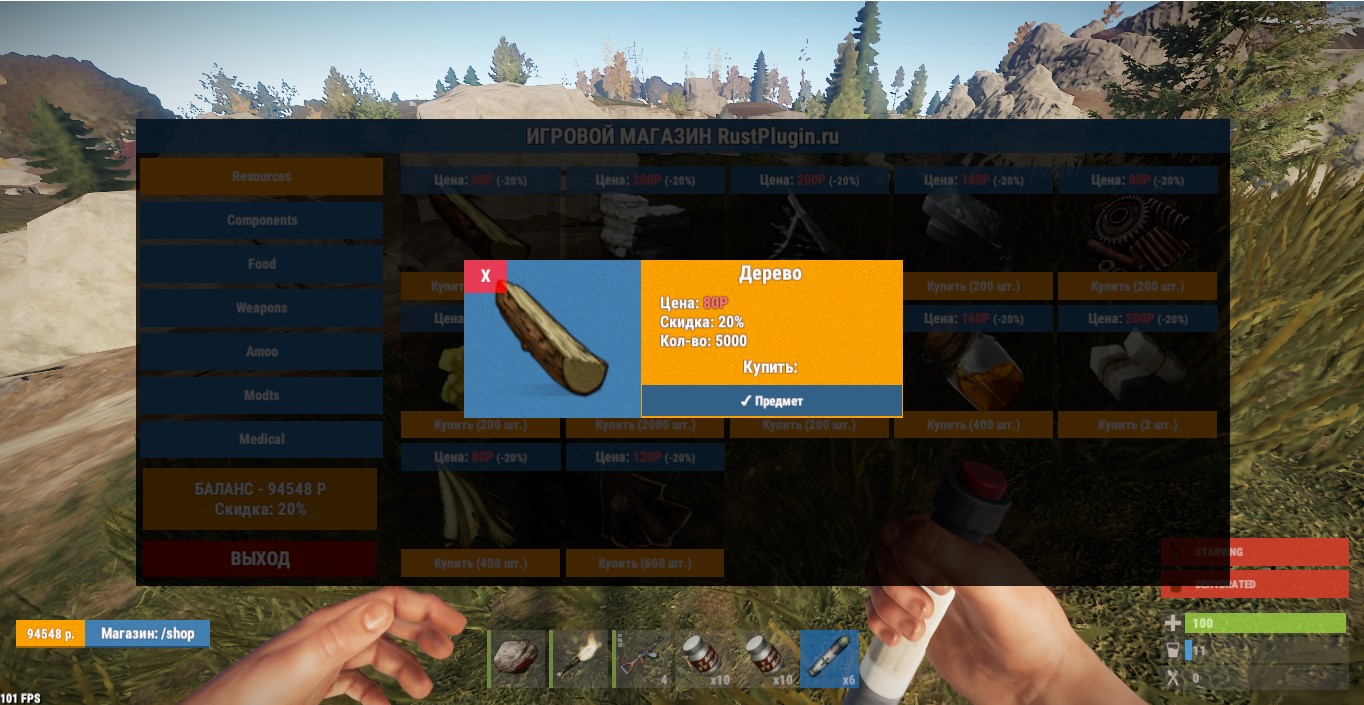This screenshot has width=1364, height=705.
Task: Exit the shop with ВЫХОД
Action: [x=260, y=559]
